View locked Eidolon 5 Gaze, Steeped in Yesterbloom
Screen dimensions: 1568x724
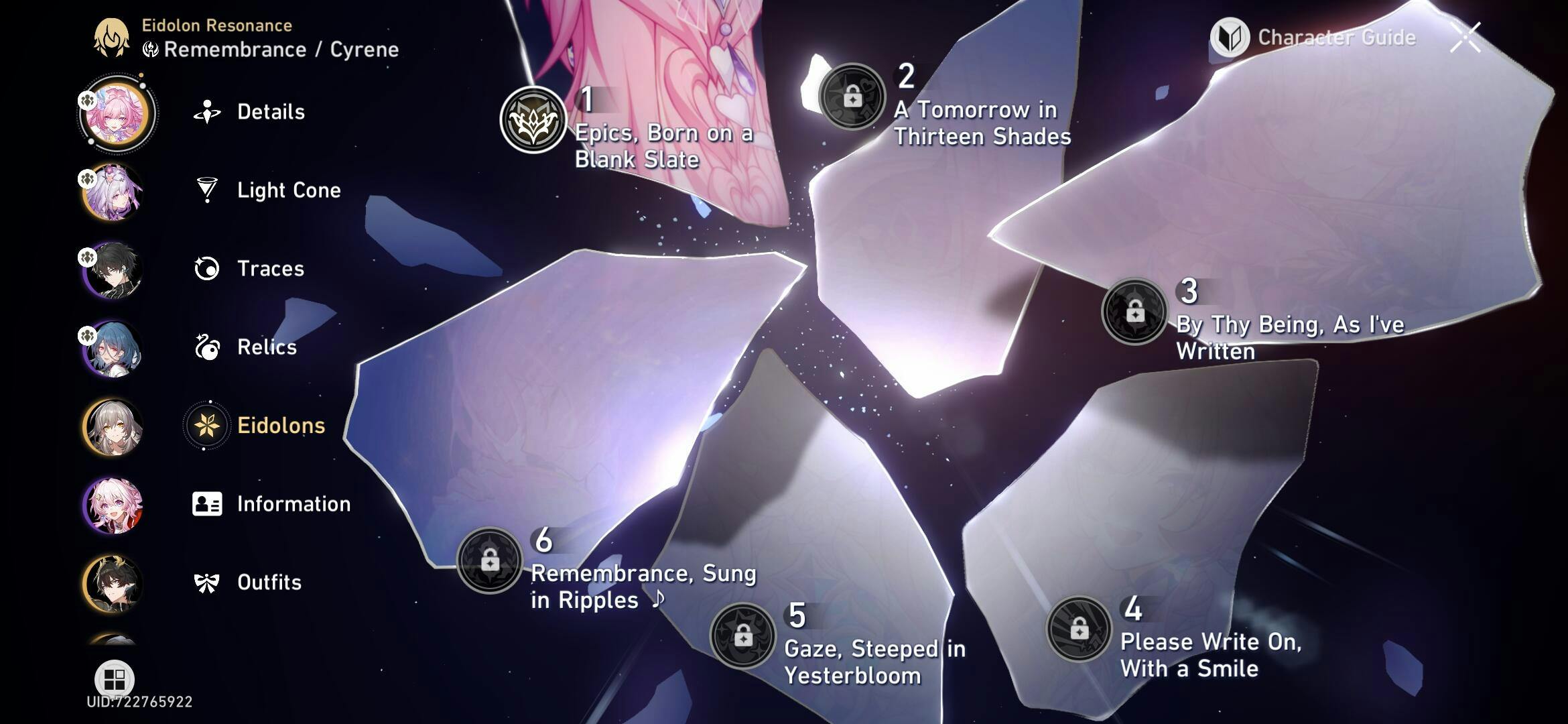tap(742, 636)
